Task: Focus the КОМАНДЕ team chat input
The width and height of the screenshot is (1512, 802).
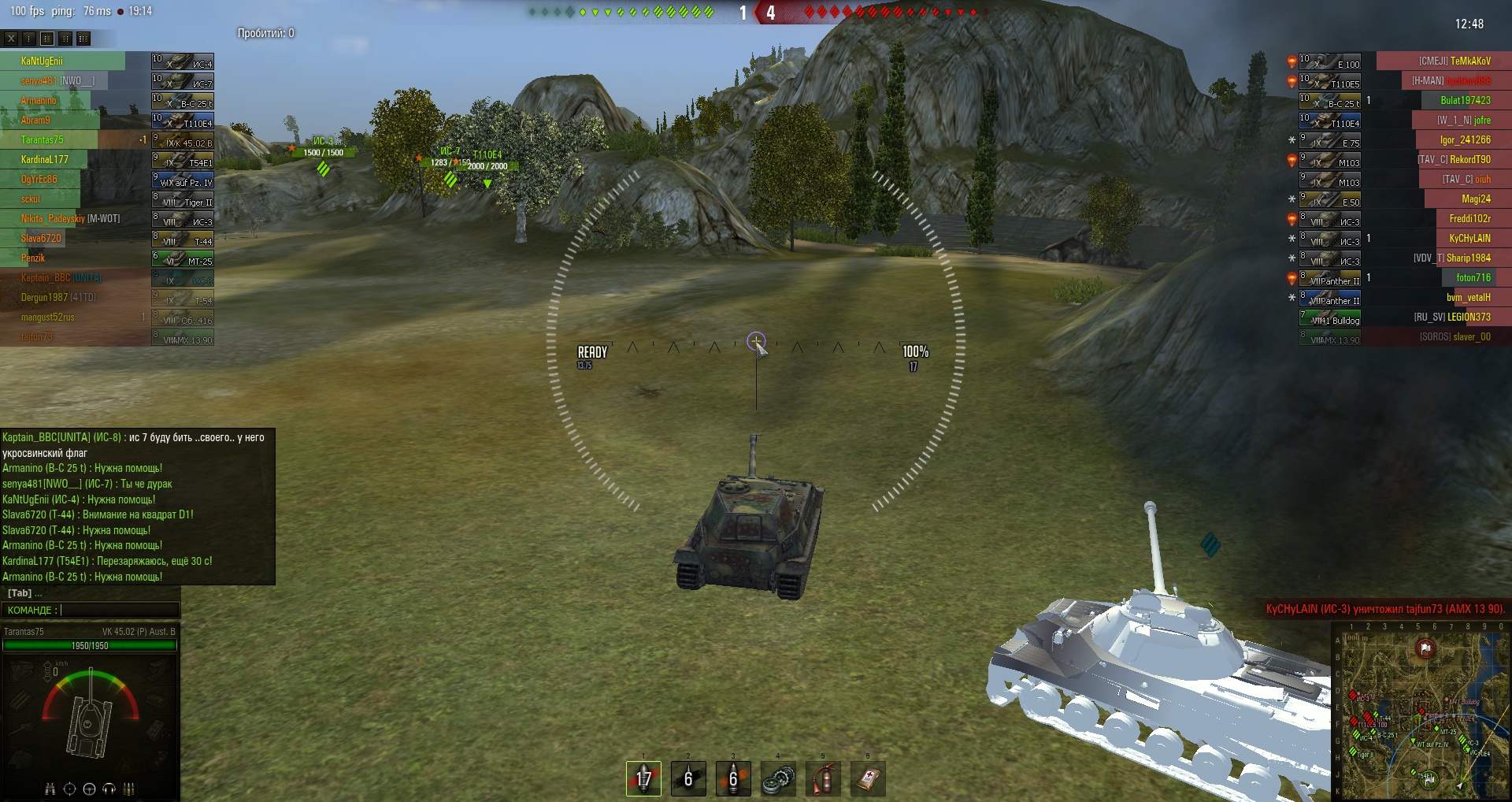Action: click(x=118, y=610)
